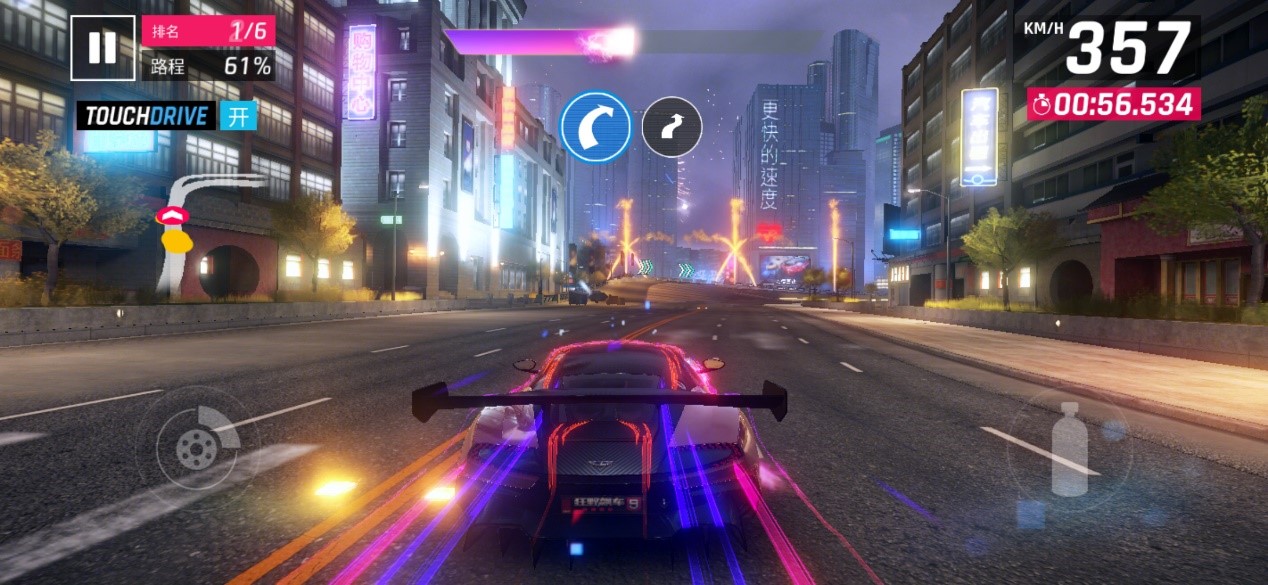The width and height of the screenshot is (1268, 585).
Task: Toggle the TouchDrive switch
Action: pos(239,115)
